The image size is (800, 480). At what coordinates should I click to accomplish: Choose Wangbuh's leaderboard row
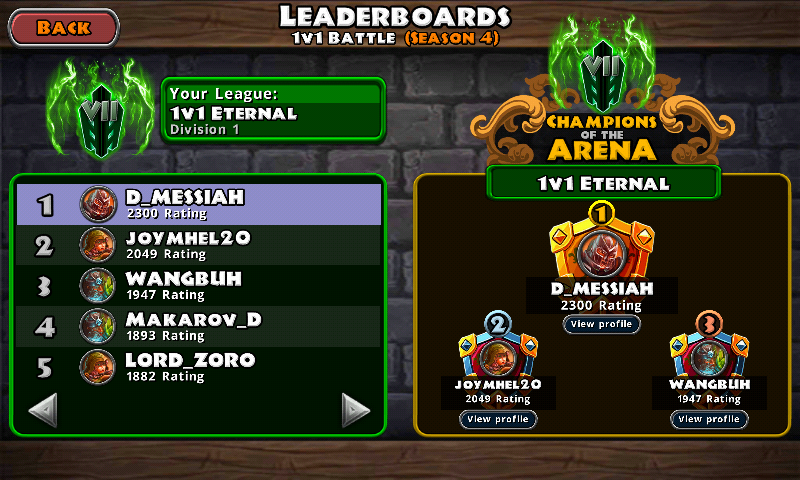click(x=198, y=285)
